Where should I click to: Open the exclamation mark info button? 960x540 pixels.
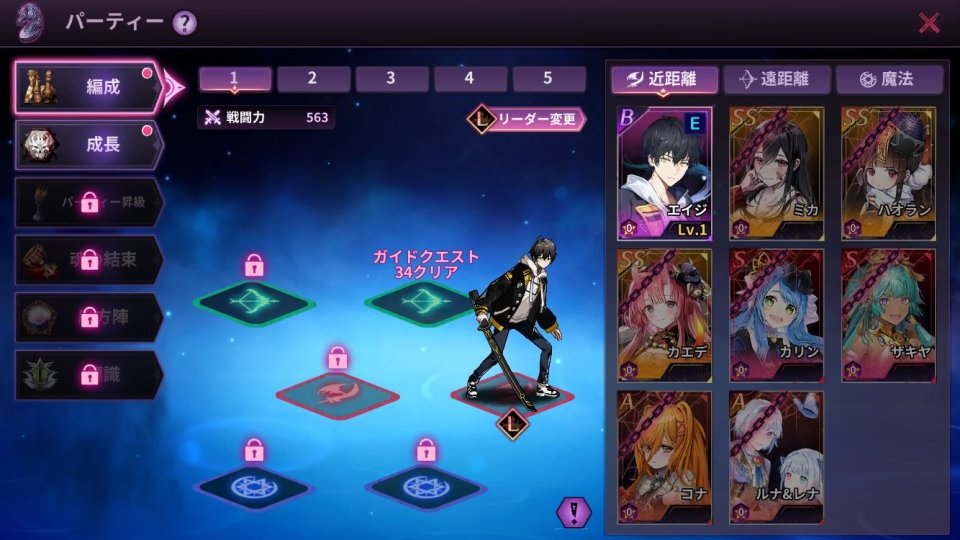pyautogui.click(x=574, y=512)
